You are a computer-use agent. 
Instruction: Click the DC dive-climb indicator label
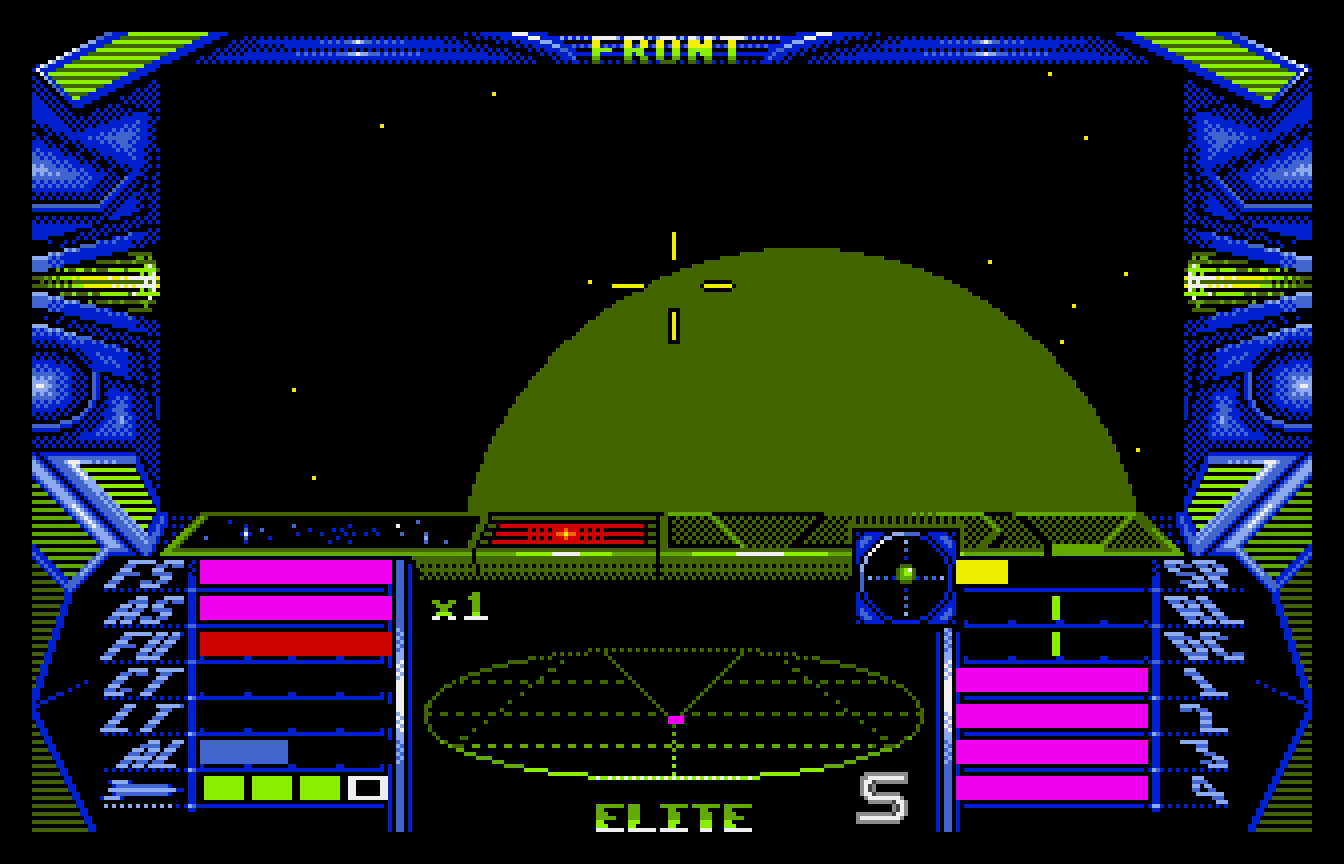(x=1200, y=645)
